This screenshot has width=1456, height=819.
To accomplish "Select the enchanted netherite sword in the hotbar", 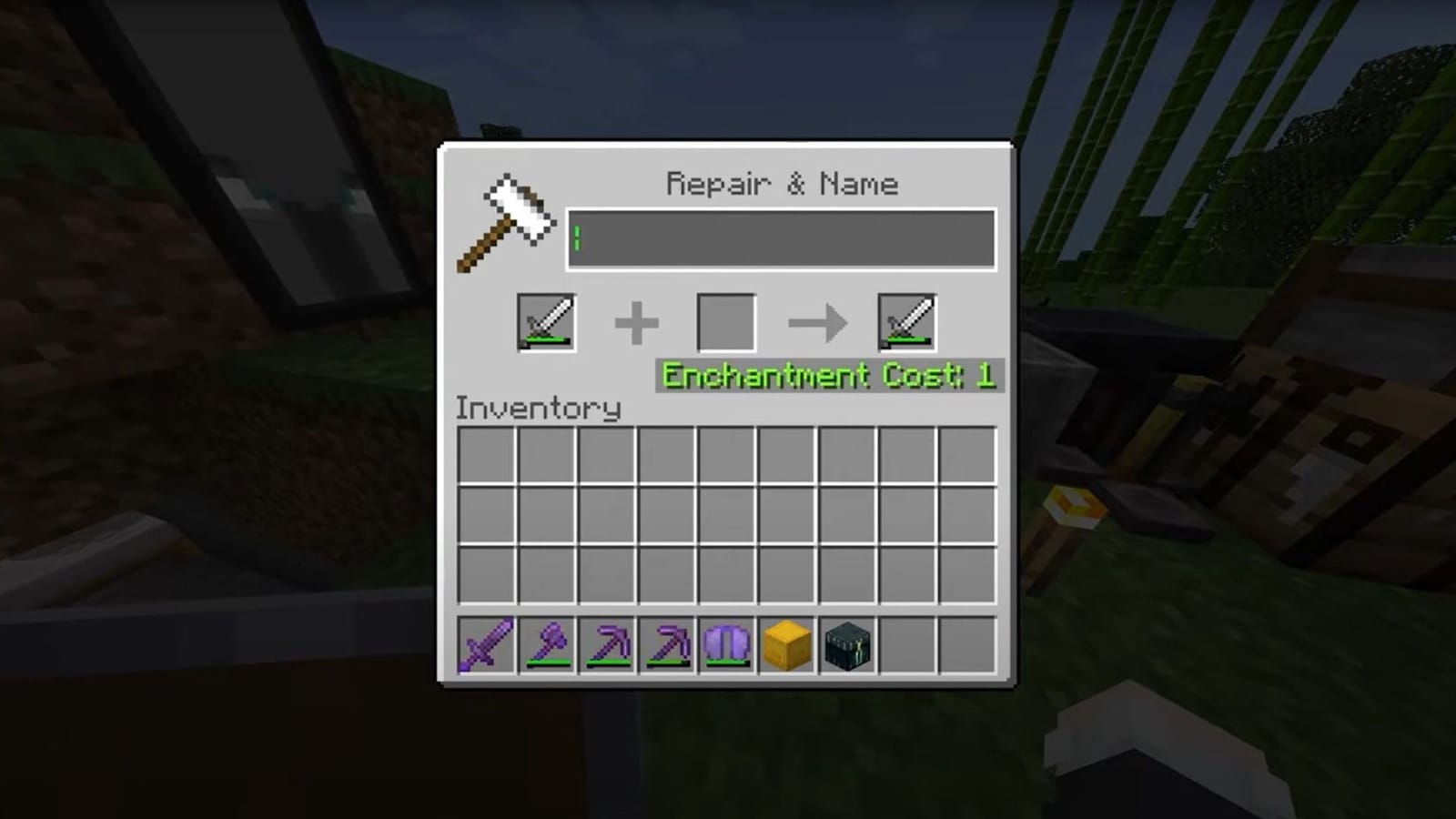I will point(487,646).
